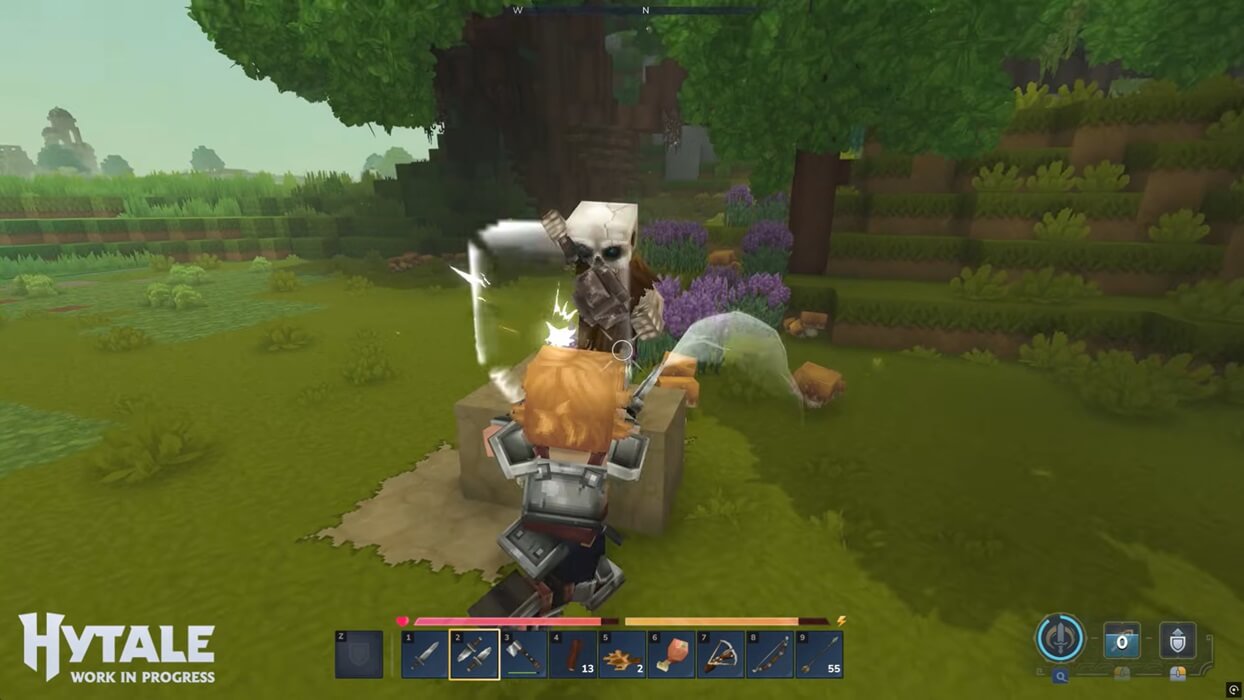Click the blue ability slot showing 0

[x=1122, y=641]
